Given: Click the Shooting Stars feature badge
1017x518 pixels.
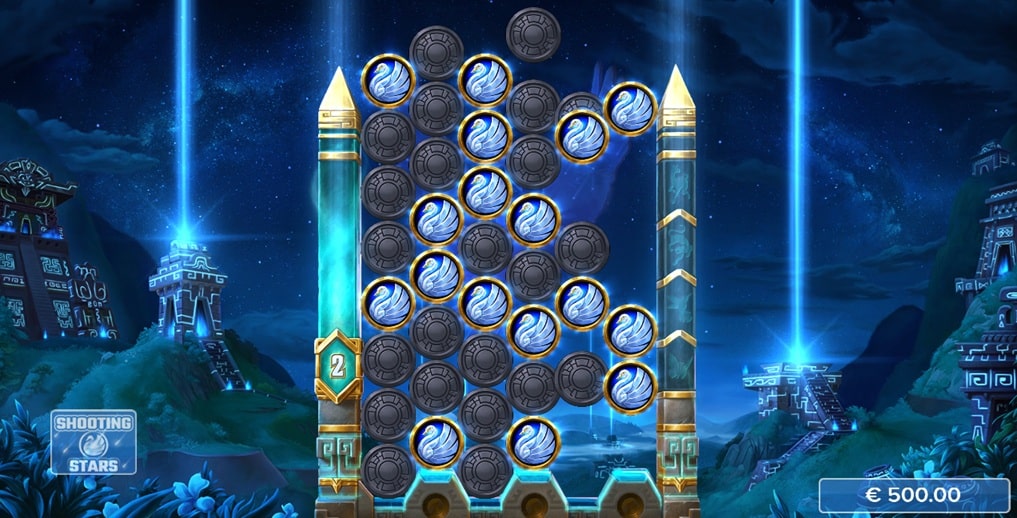Looking at the screenshot, I should [x=93, y=442].
